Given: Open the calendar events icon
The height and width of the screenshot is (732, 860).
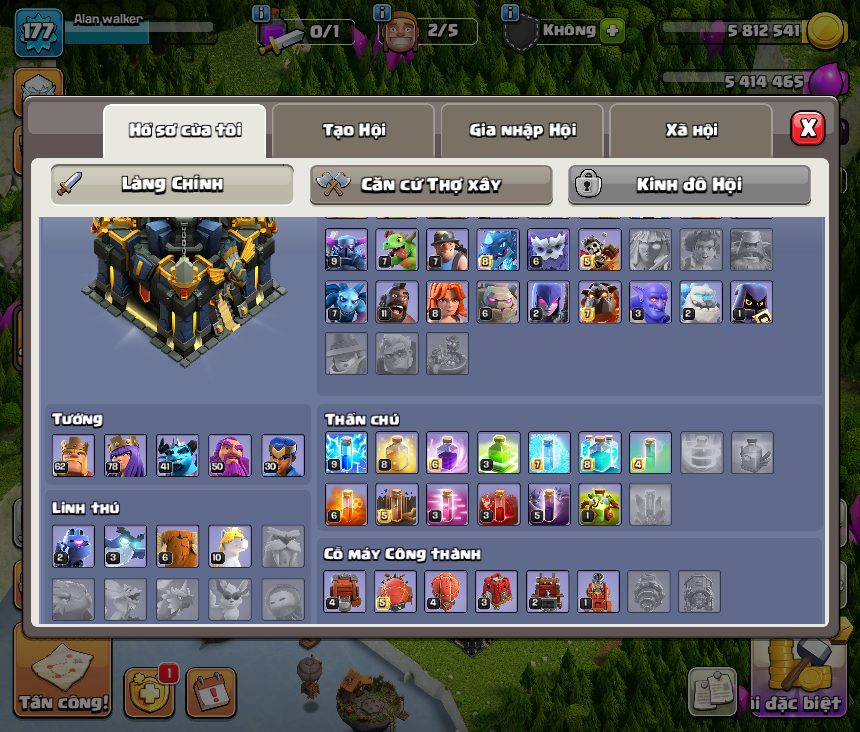Looking at the screenshot, I should 211,692.
